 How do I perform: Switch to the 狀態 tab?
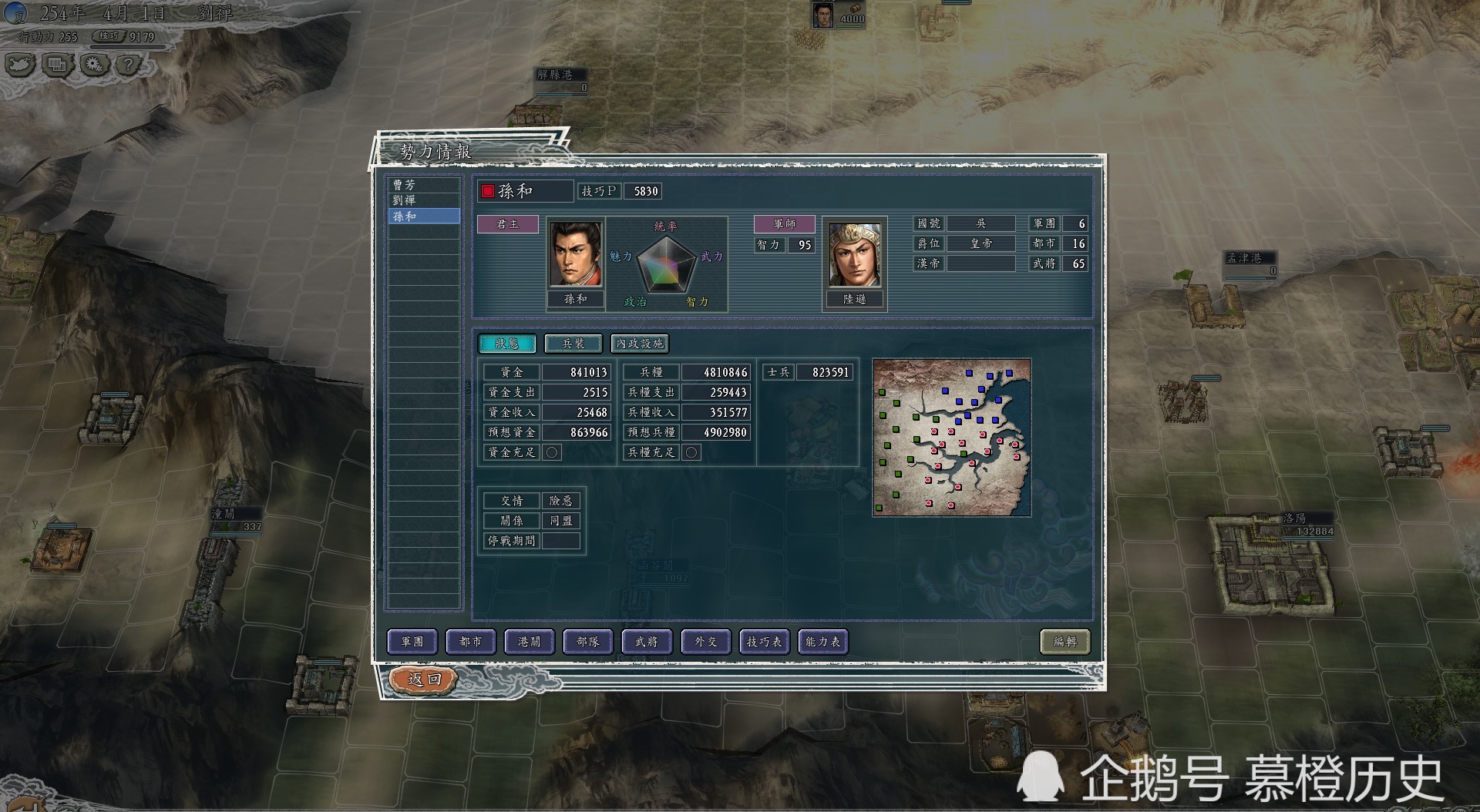(x=506, y=344)
